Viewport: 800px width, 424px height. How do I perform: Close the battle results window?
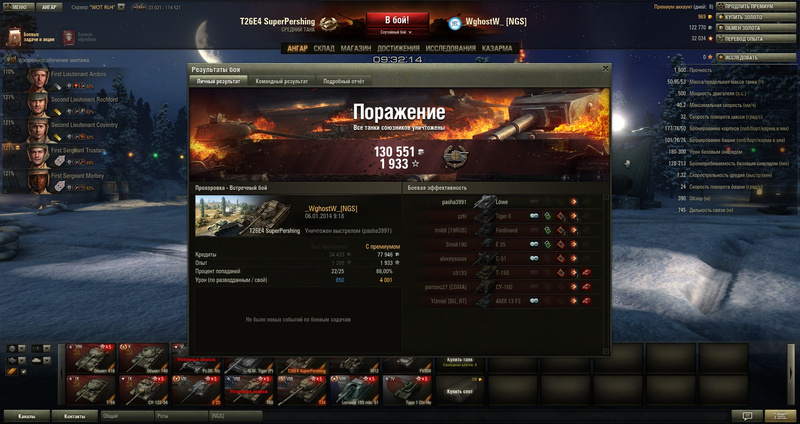point(604,69)
